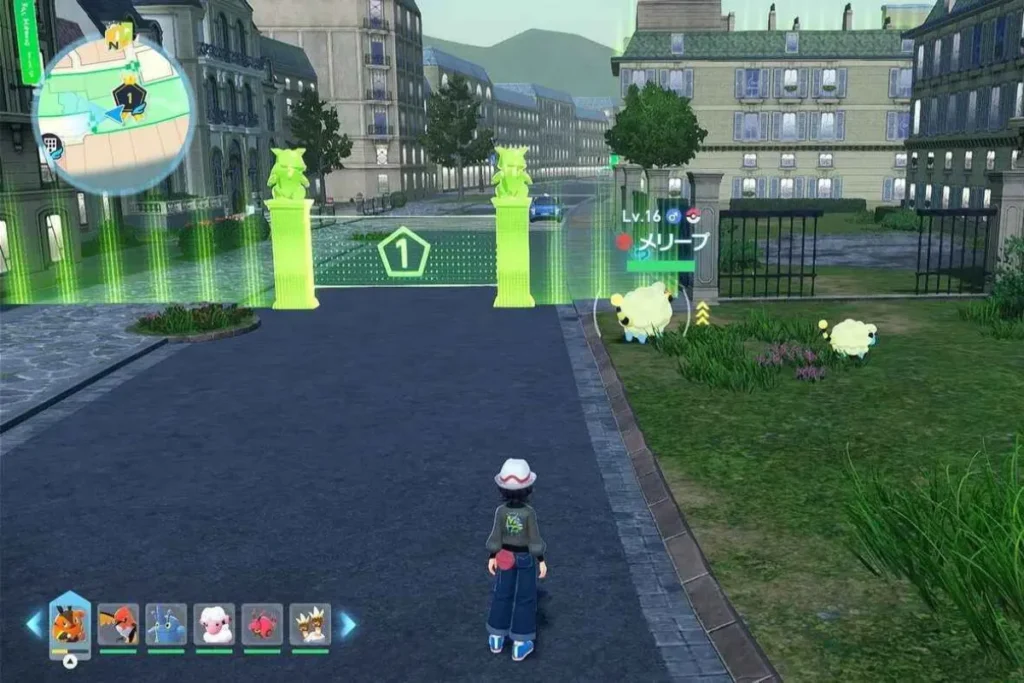Image resolution: width=1024 pixels, height=683 pixels.
Task: Click the right arrow beside the party bar
Action: coord(348,624)
